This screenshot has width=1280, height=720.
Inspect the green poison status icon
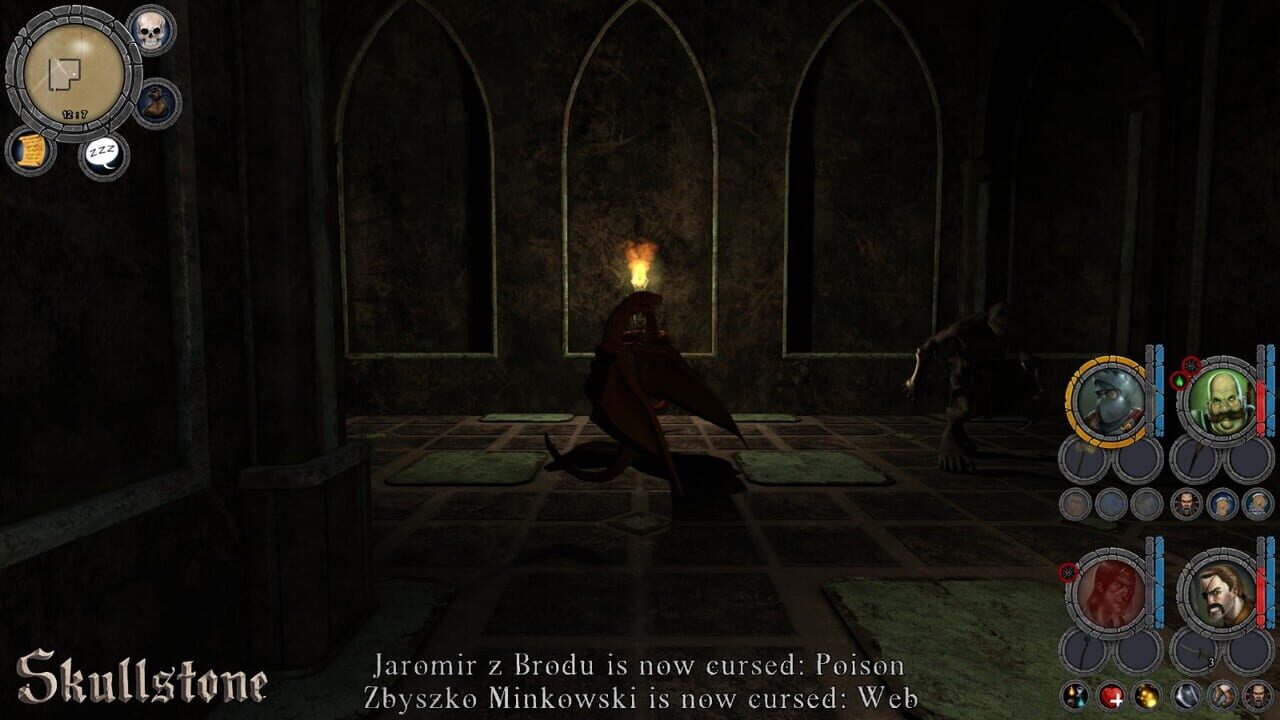[1180, 380]
